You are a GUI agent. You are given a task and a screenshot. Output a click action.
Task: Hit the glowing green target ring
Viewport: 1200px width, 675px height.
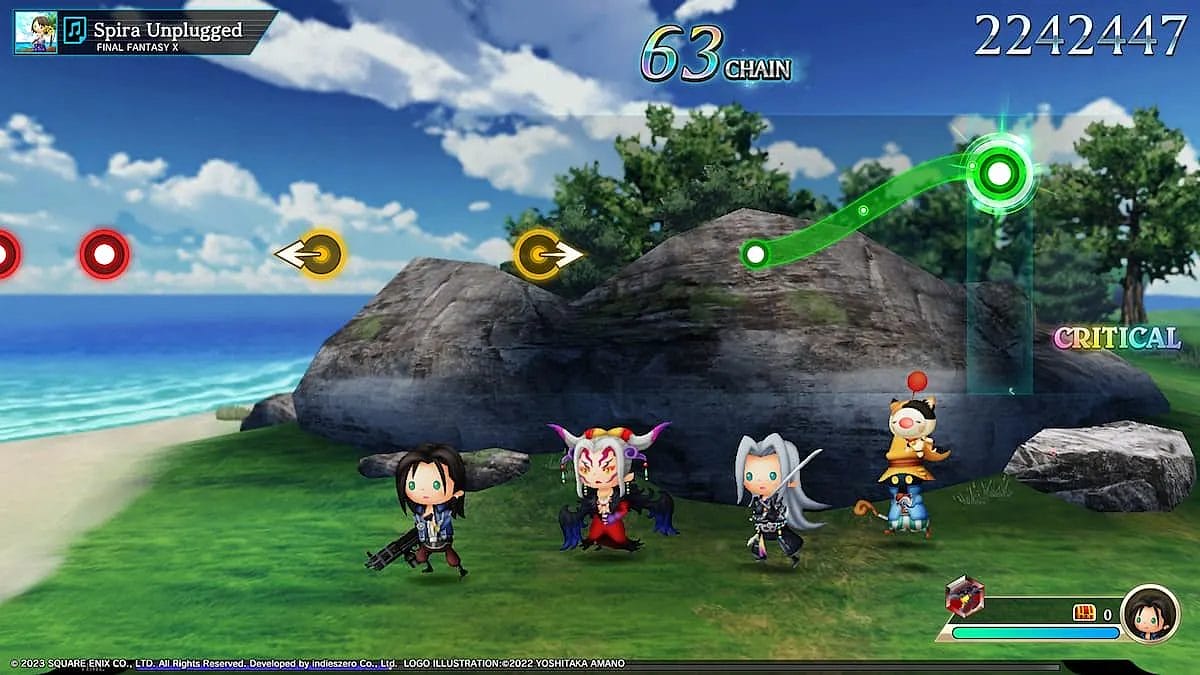point(998,173)
